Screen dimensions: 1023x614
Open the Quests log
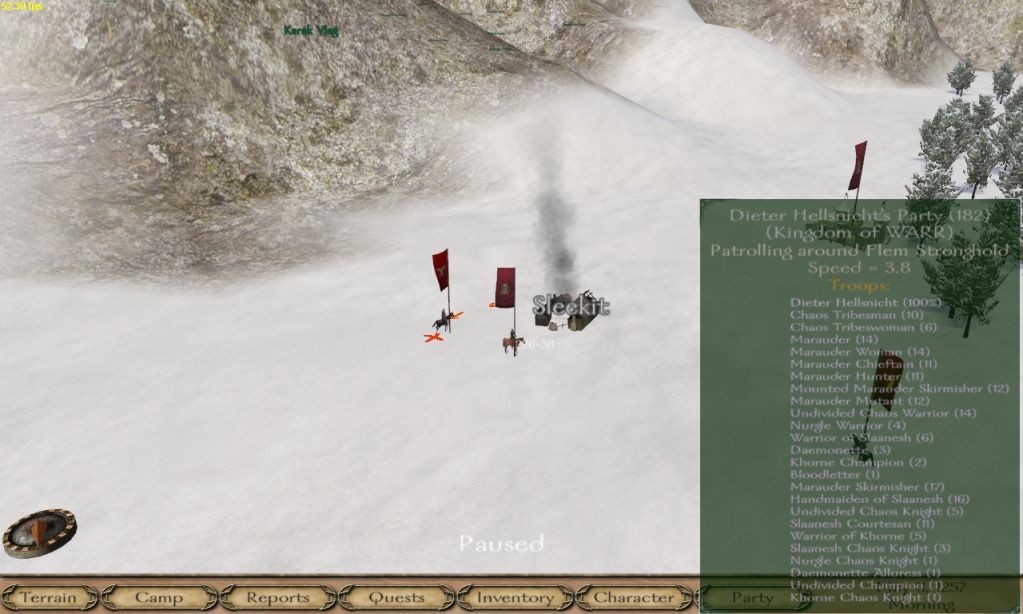(397, 598)
